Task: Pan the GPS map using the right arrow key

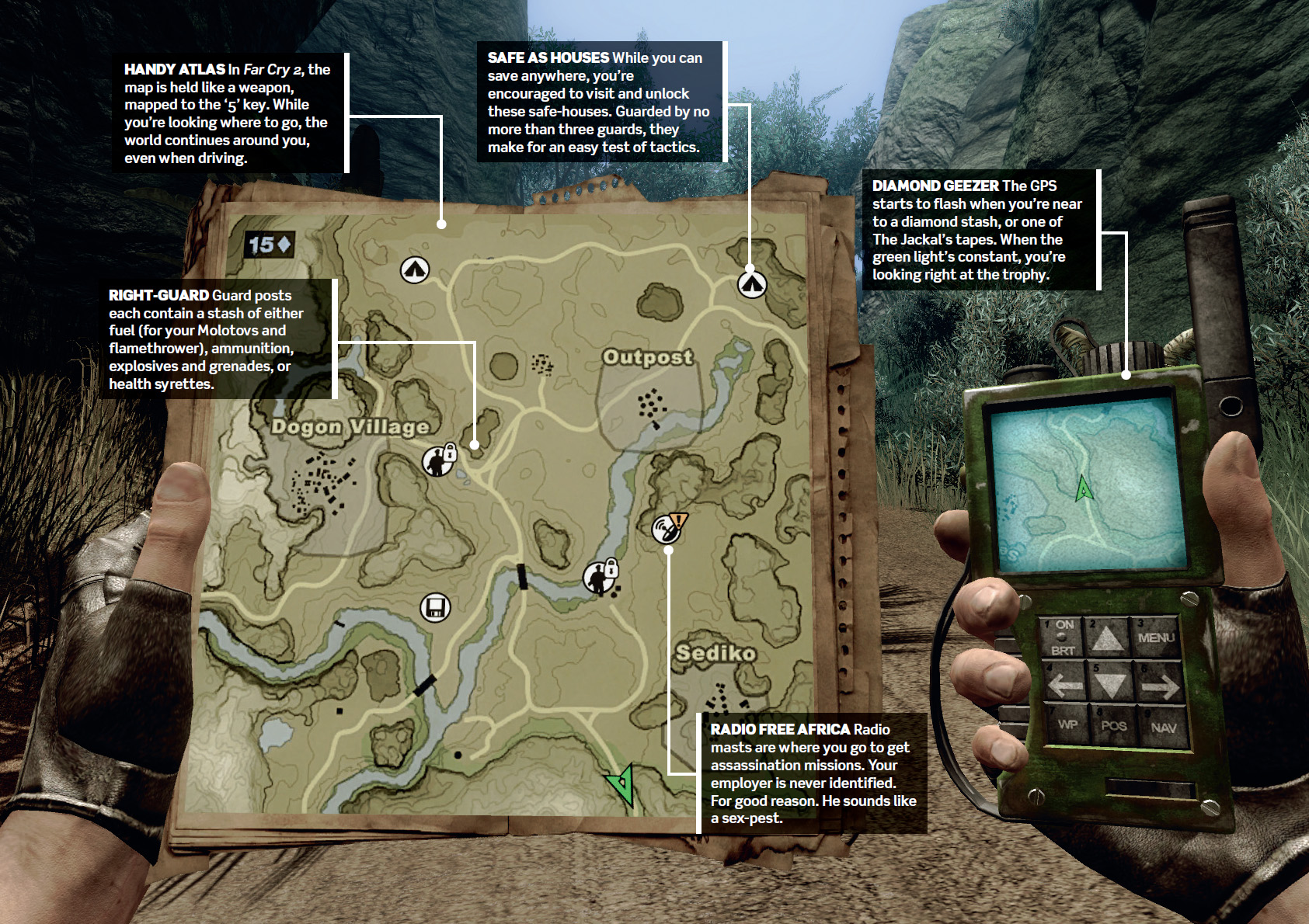Action: pyautogui.click(x=1159, y=685)
